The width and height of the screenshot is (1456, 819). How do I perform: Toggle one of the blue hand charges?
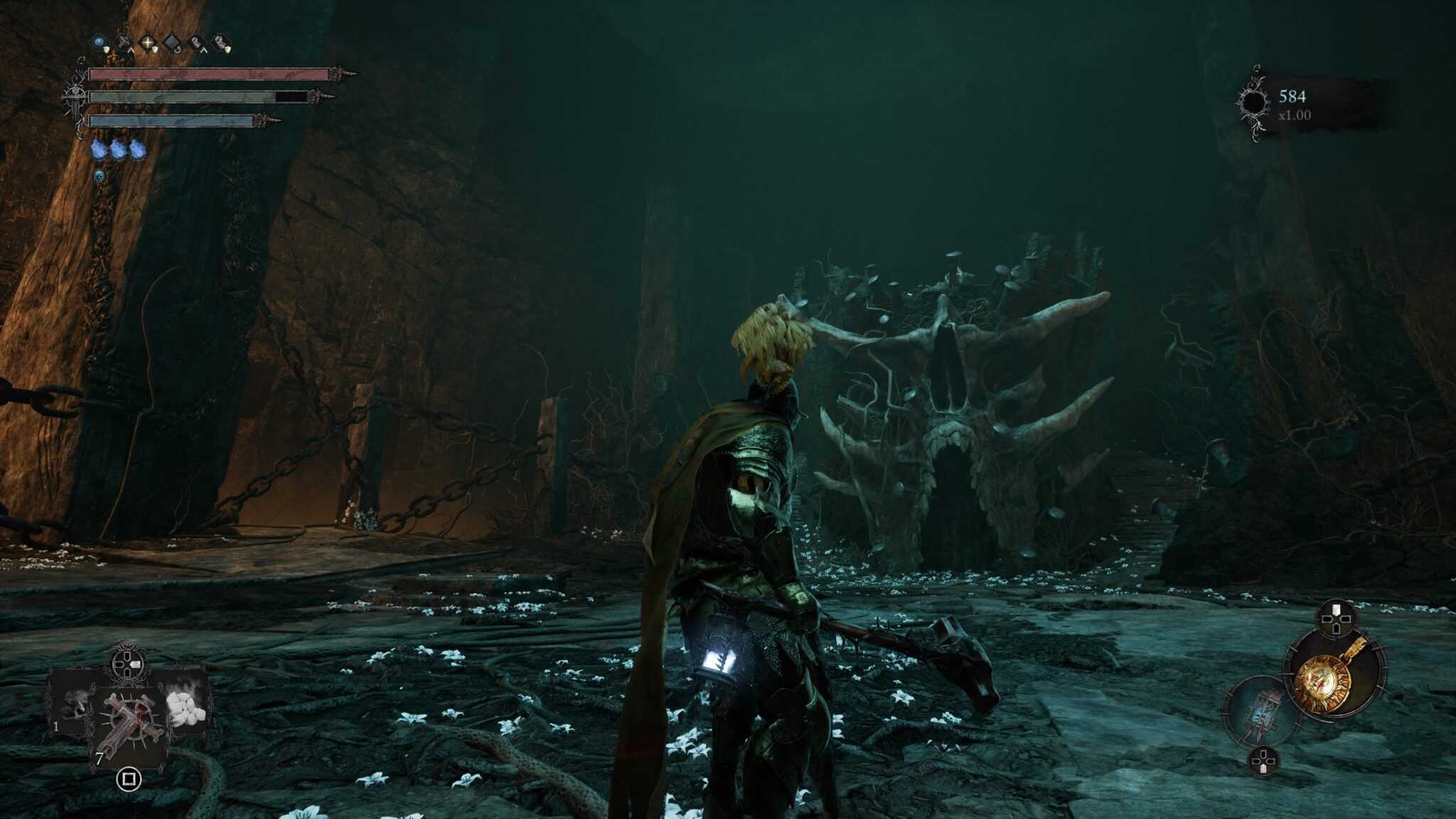point(99,149)
